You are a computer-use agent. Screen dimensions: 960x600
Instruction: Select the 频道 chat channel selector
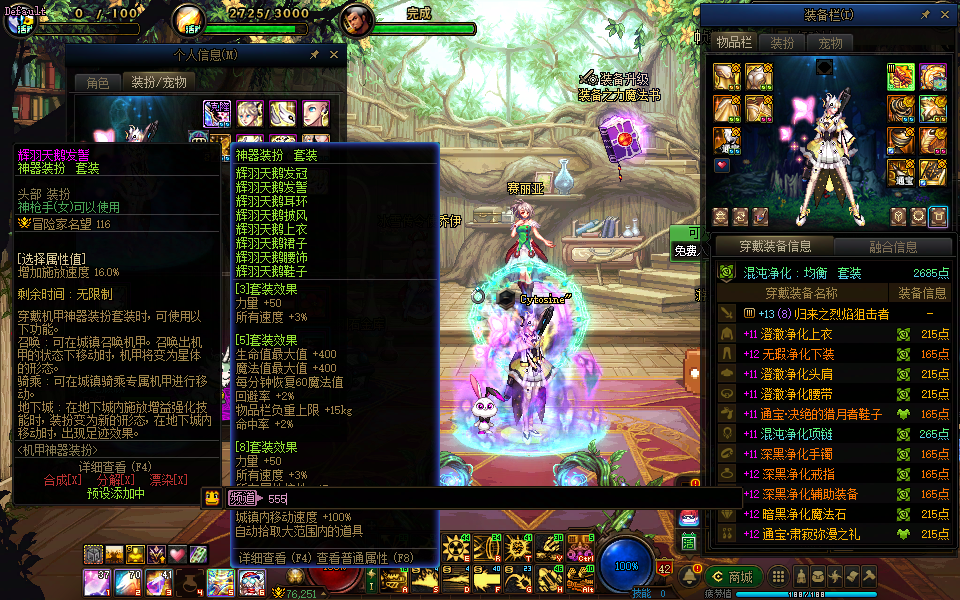[241, 498]
